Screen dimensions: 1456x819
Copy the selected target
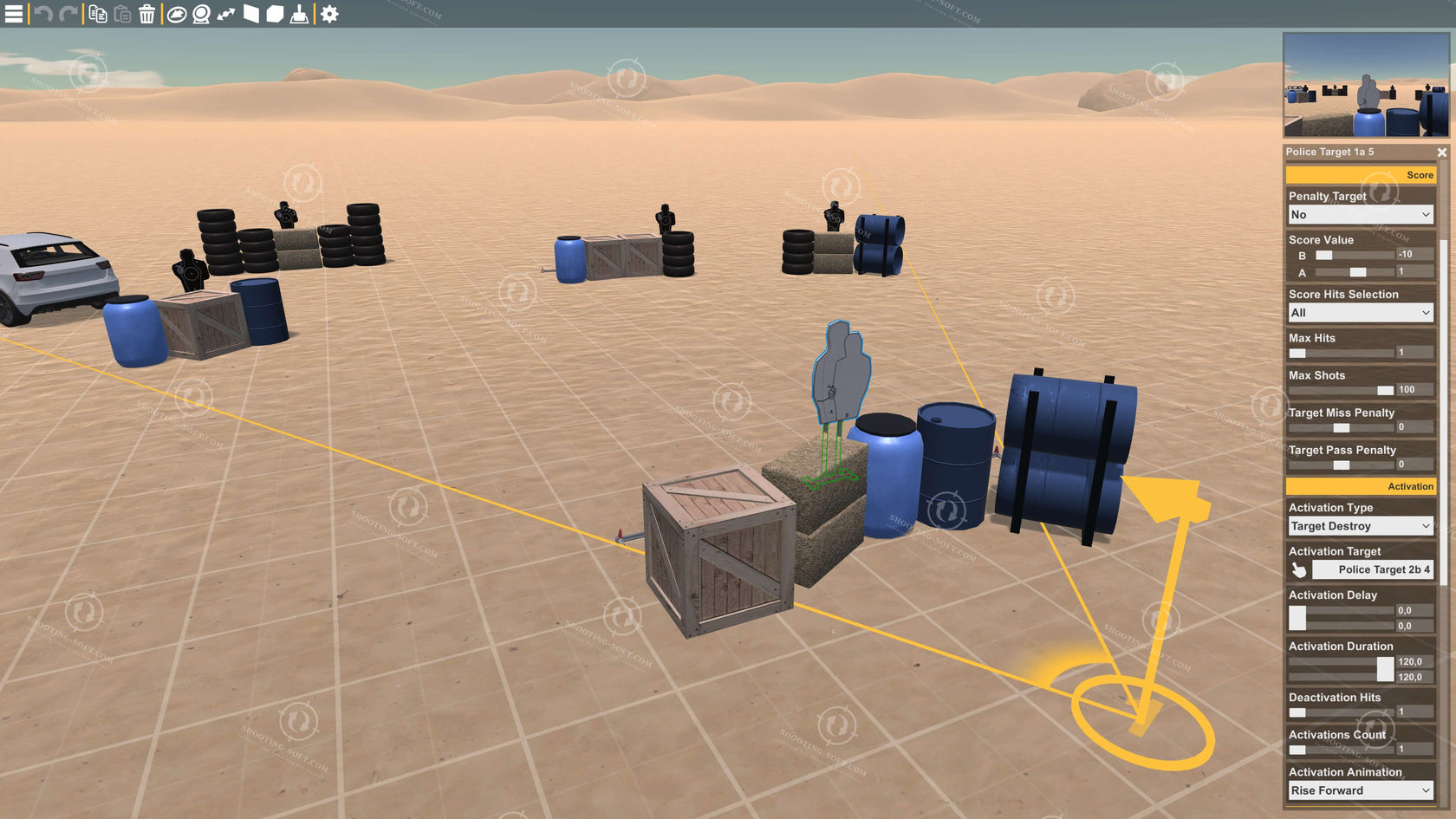pyautogui.click(x=96, y=14)
